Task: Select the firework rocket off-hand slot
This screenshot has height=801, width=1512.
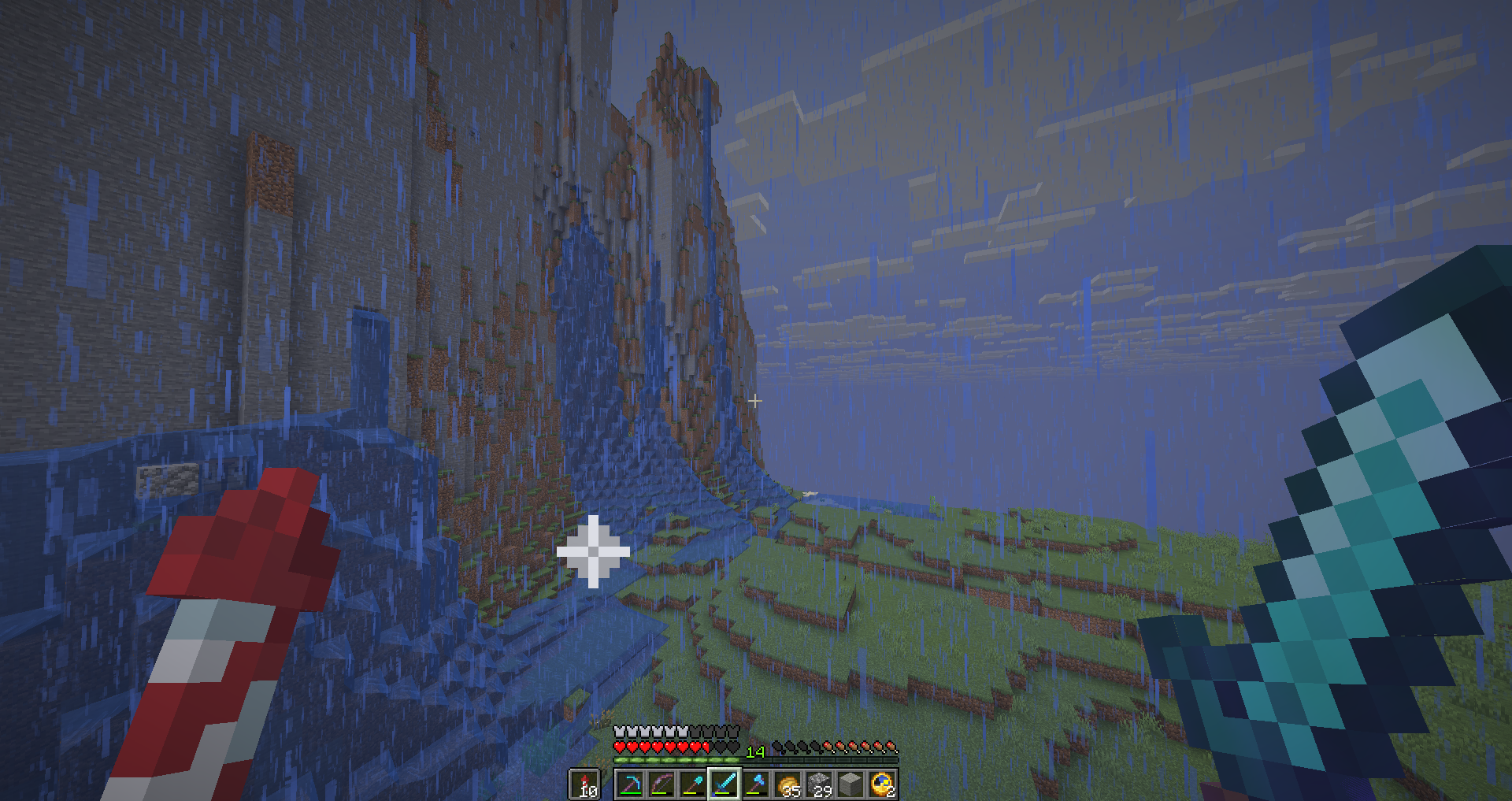Action: 584,784
